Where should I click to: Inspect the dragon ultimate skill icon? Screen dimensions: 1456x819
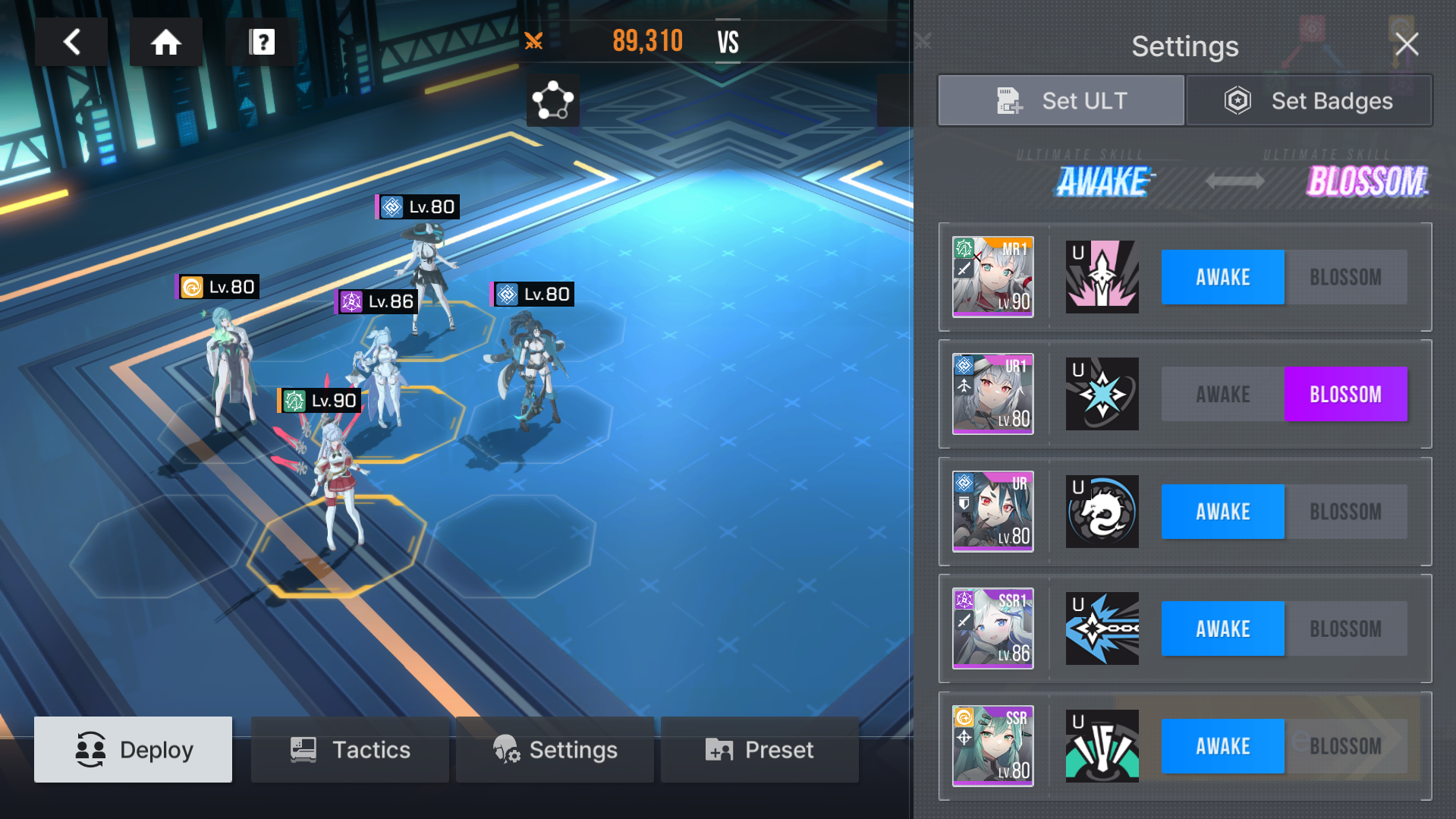(1102, 512)
